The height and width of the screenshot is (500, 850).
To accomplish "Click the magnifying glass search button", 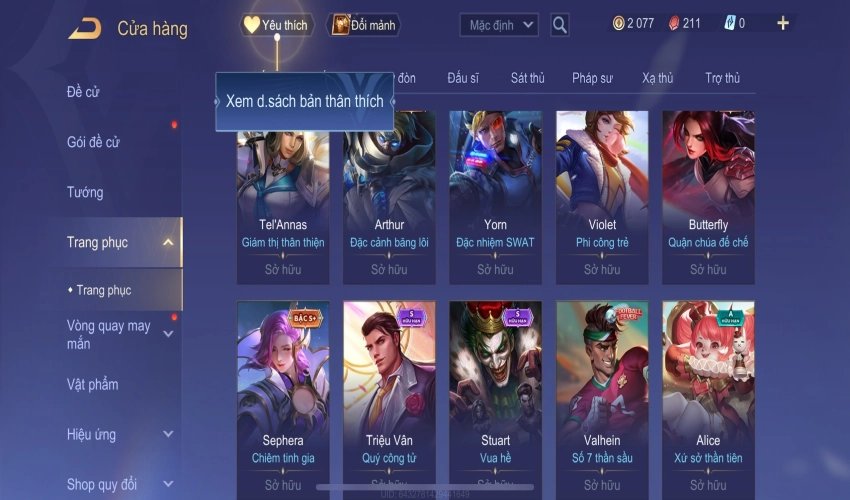I will coord(560,25).
